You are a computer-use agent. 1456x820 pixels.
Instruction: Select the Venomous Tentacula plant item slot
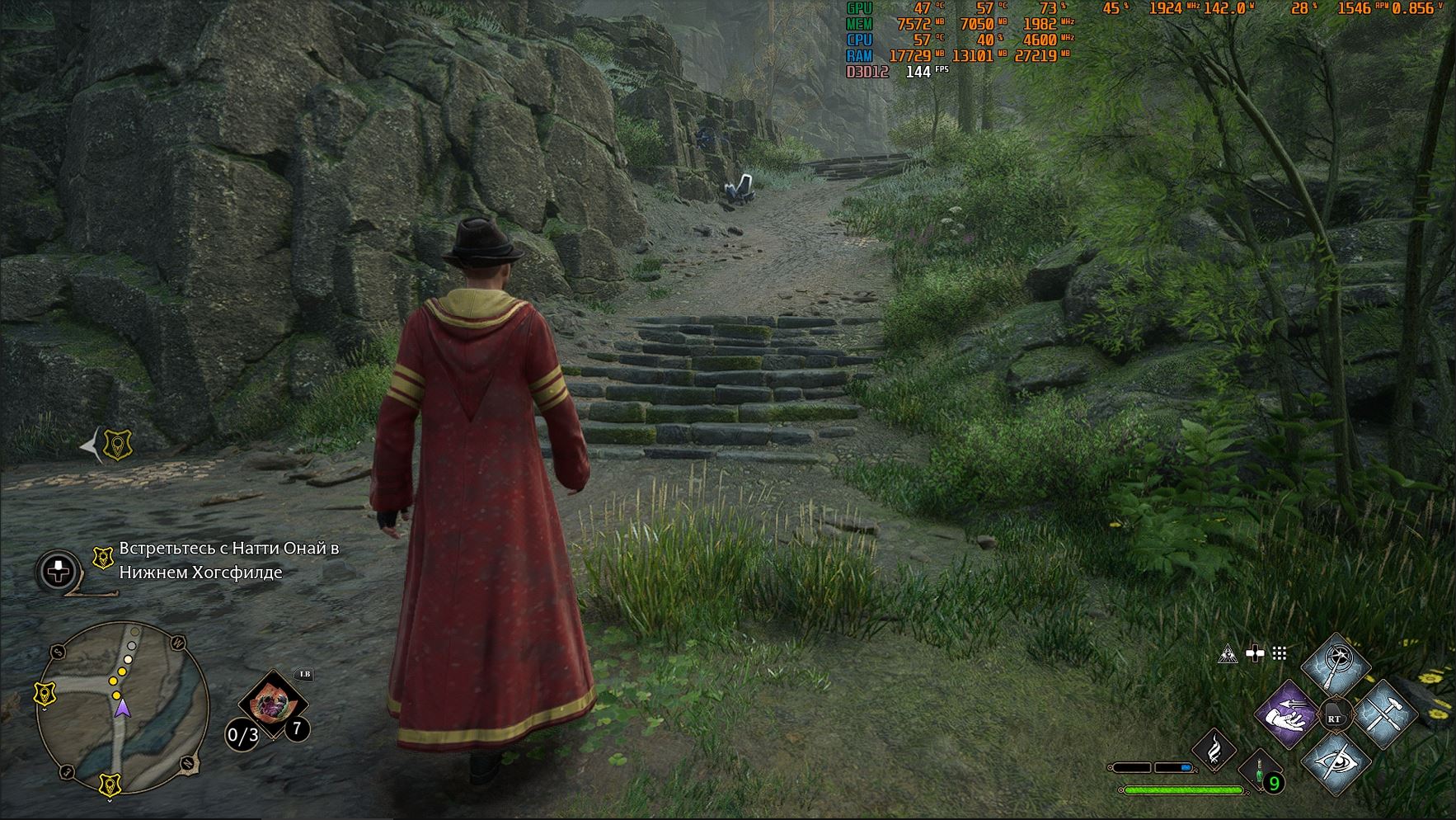272,705
